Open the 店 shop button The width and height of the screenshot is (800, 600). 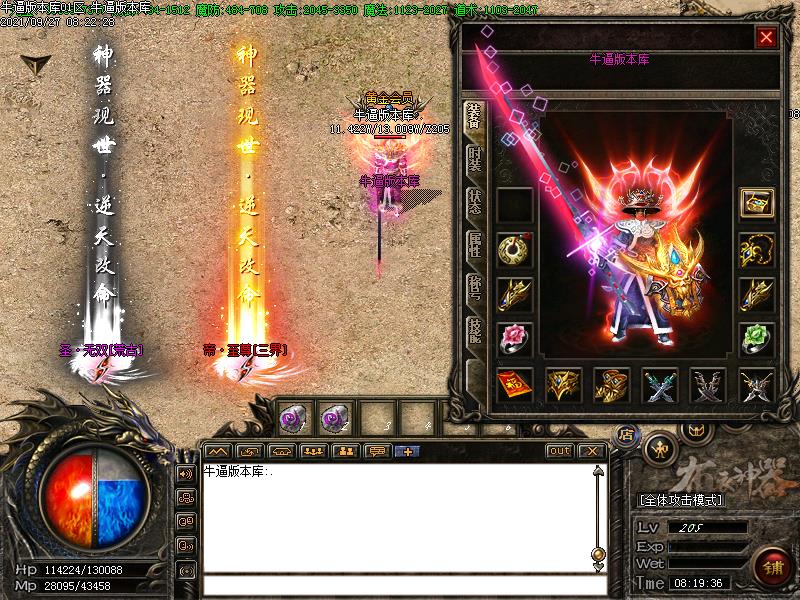pos(626,435)
